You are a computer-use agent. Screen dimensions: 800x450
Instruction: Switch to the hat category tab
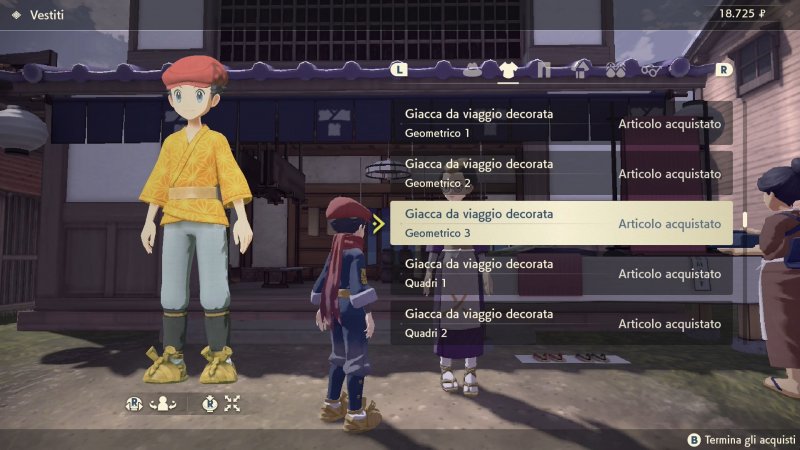coord(472,70)
